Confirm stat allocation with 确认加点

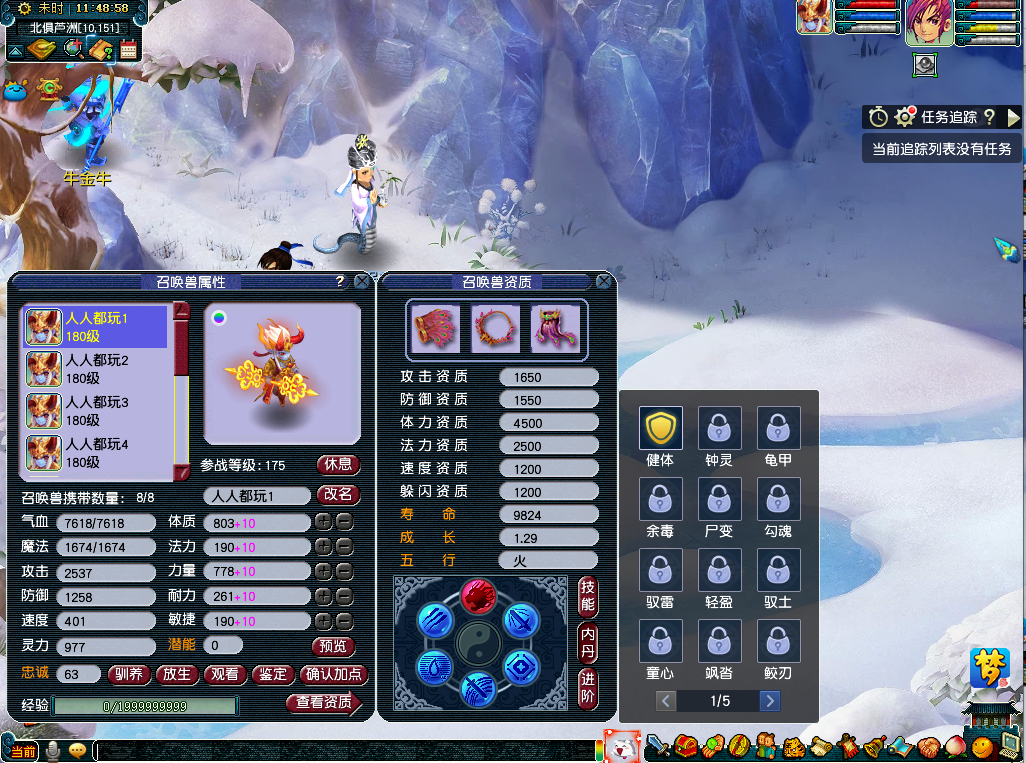click(333, 674)
